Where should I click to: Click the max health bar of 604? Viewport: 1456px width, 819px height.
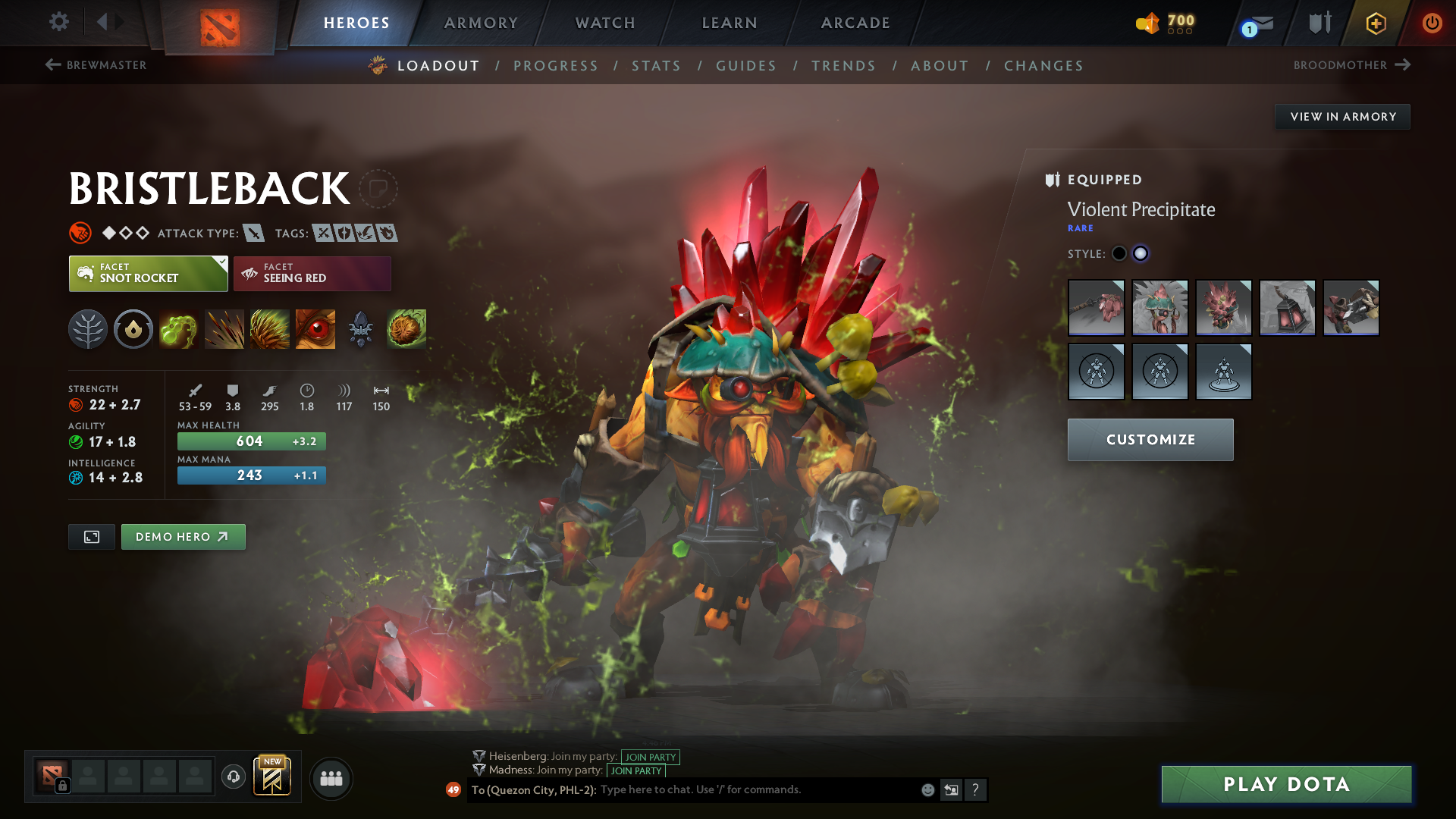click(250, 441)
